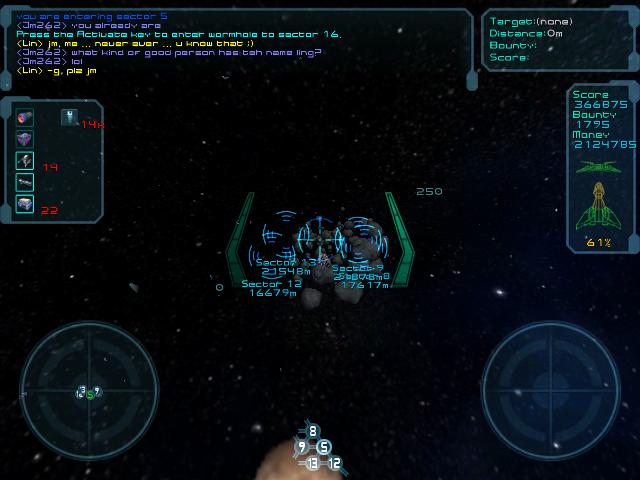Select sector 12 node on sector map
The height and width of the screenshot is (480, 640).
335,463
